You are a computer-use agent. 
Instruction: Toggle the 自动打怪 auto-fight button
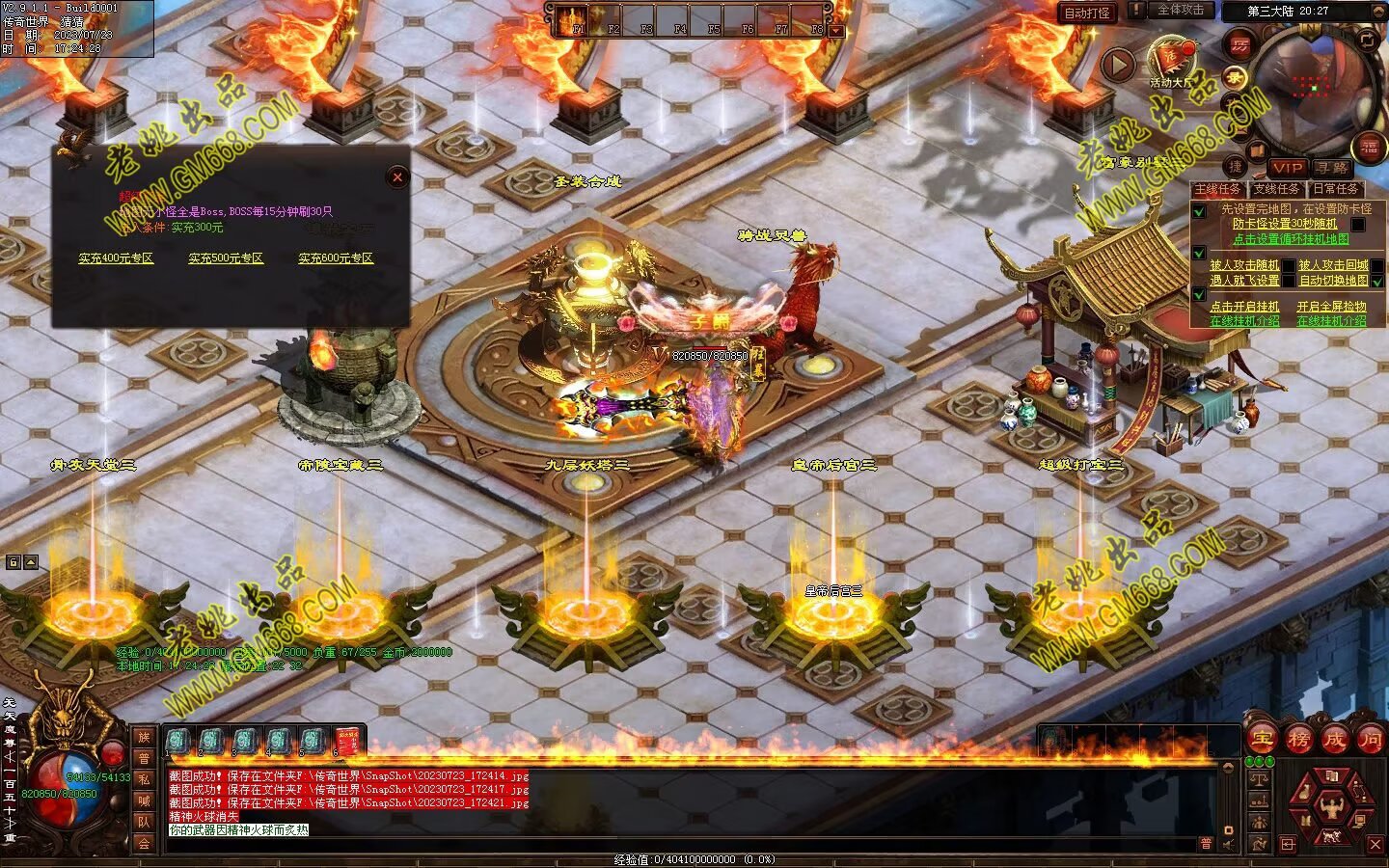1087,13
